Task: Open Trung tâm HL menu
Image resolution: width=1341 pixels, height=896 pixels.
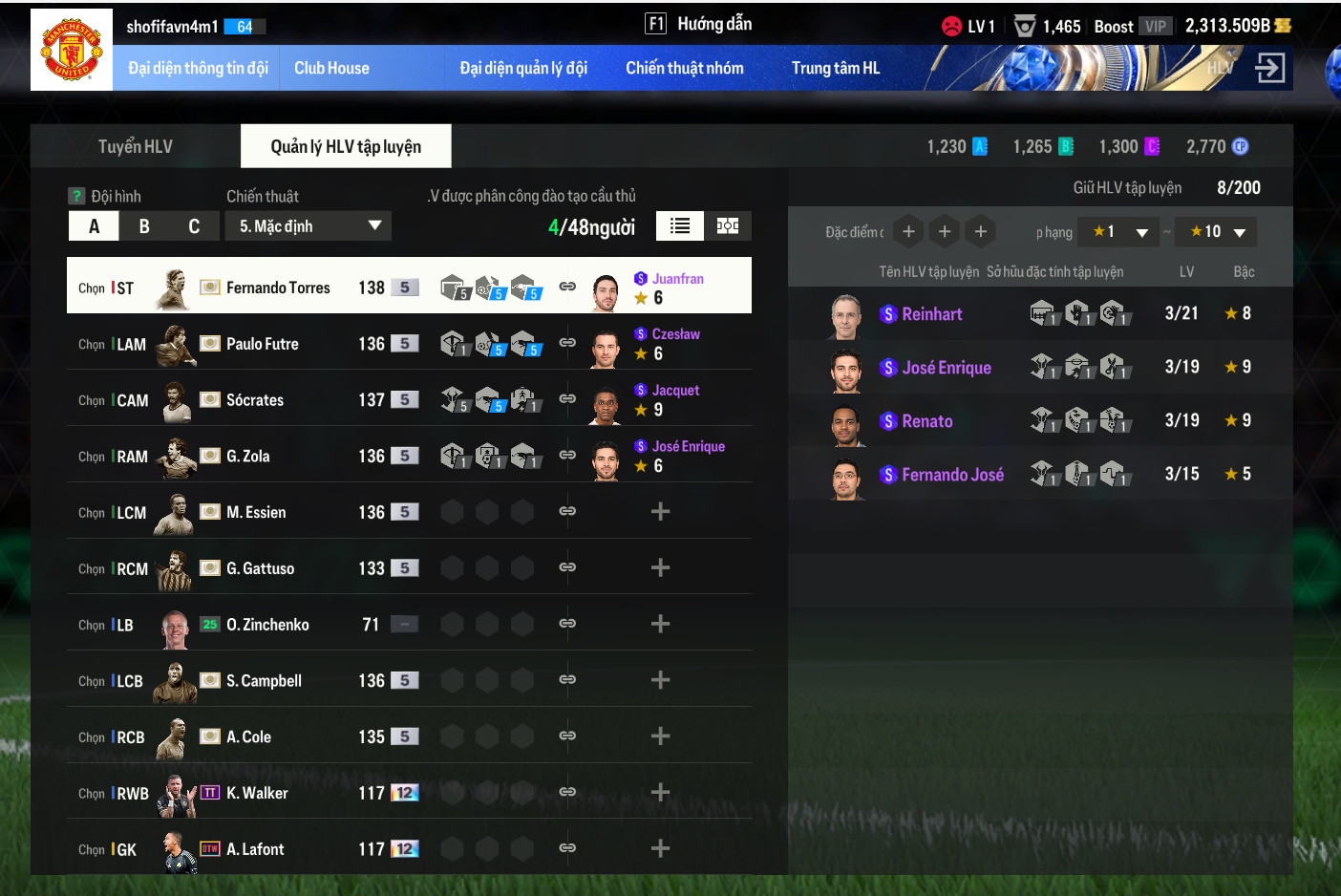Action: coord(835,68)
